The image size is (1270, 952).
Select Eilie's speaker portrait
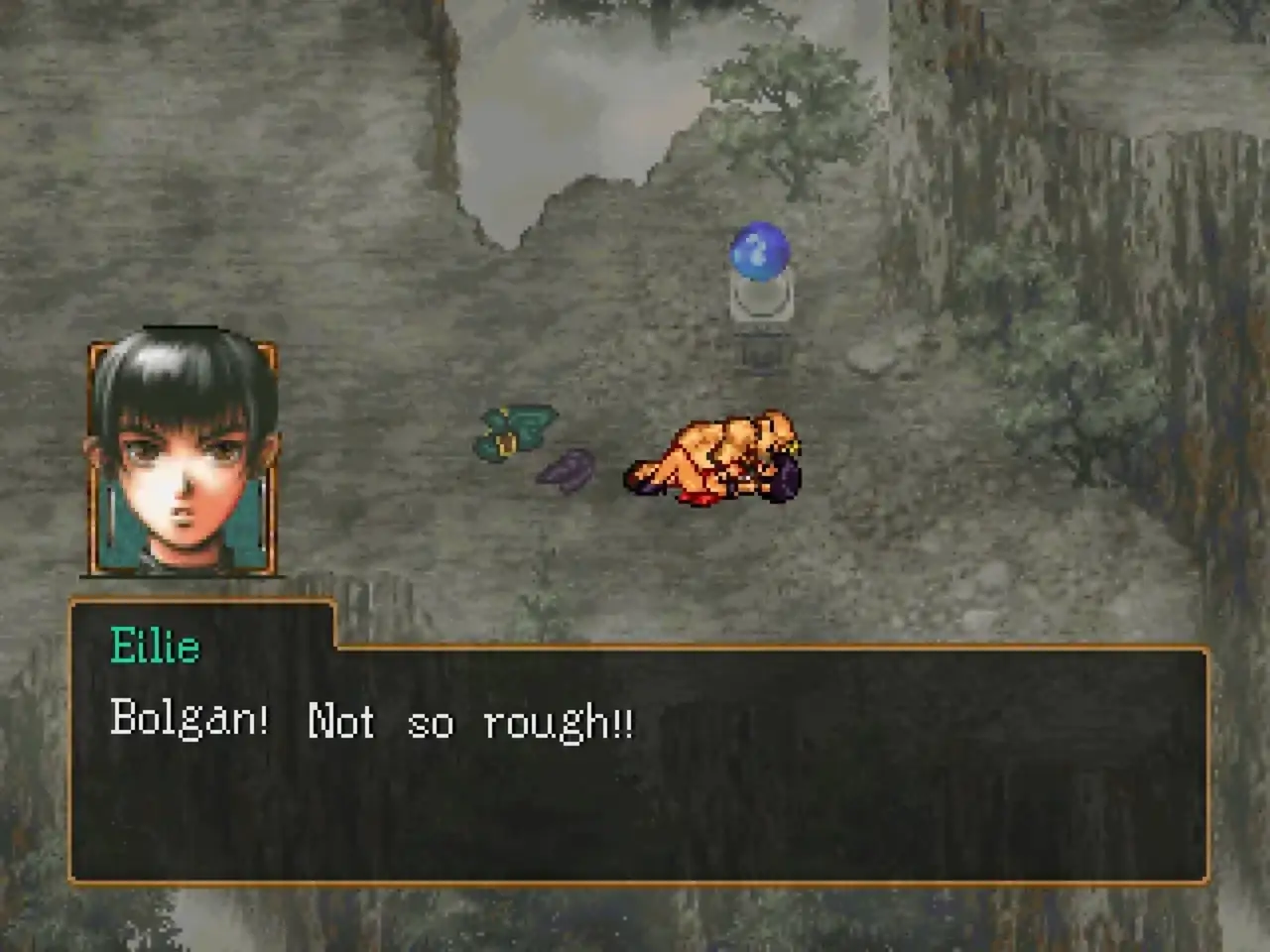[x=184, y=458]
